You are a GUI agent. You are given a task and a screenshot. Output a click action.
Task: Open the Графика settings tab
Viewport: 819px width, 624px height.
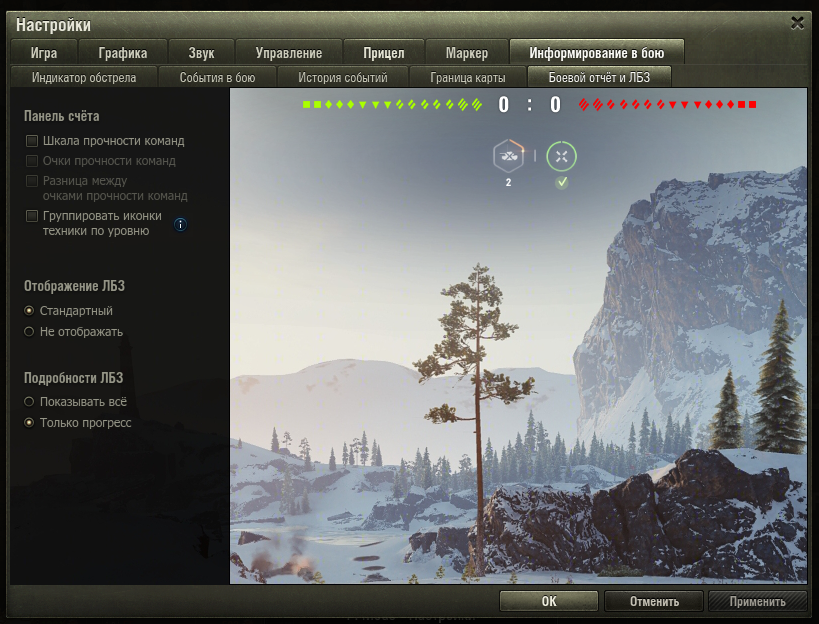(x=123, y=53)
